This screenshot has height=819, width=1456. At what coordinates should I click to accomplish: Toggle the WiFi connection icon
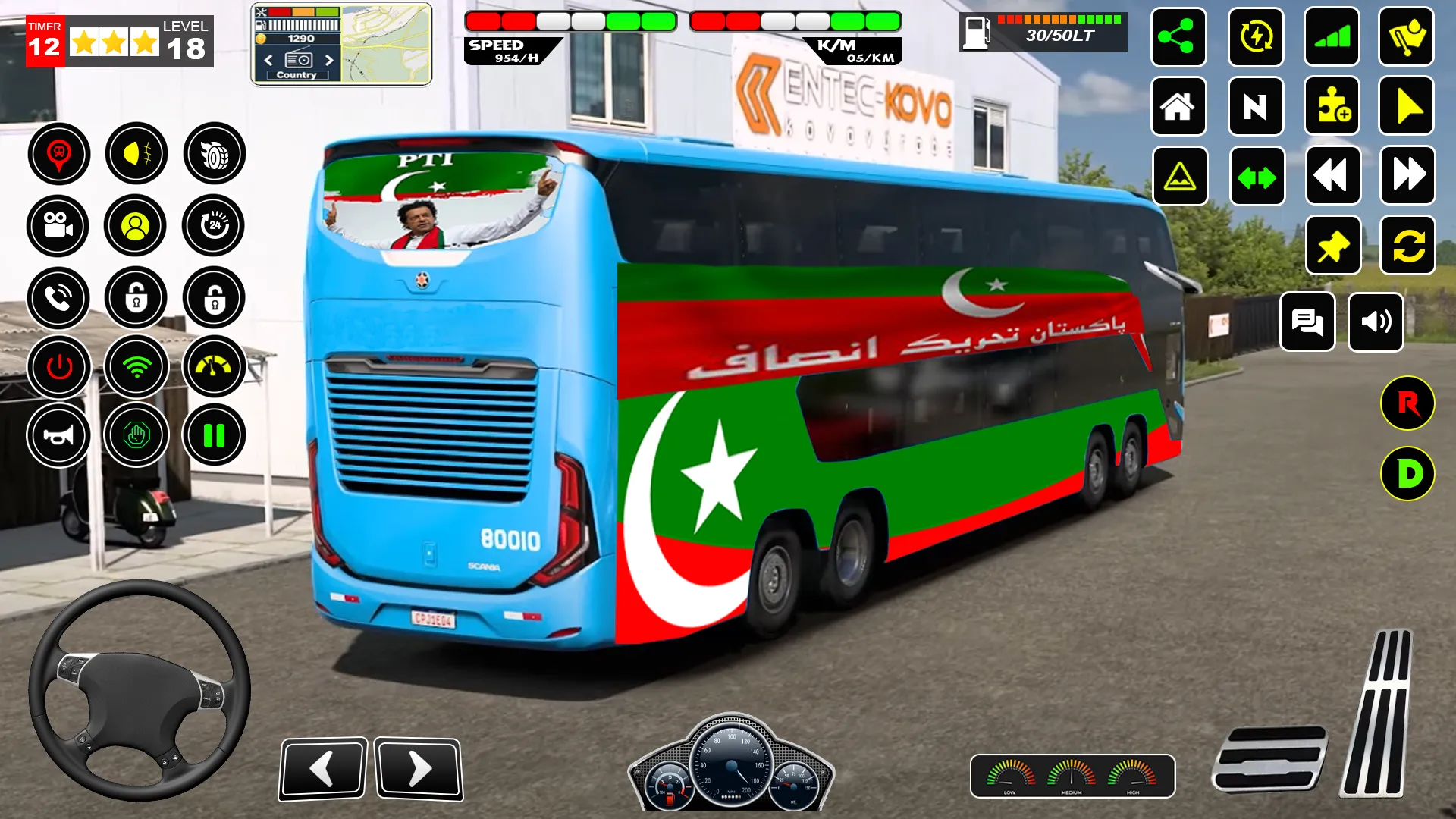click(x=136, y=366)
